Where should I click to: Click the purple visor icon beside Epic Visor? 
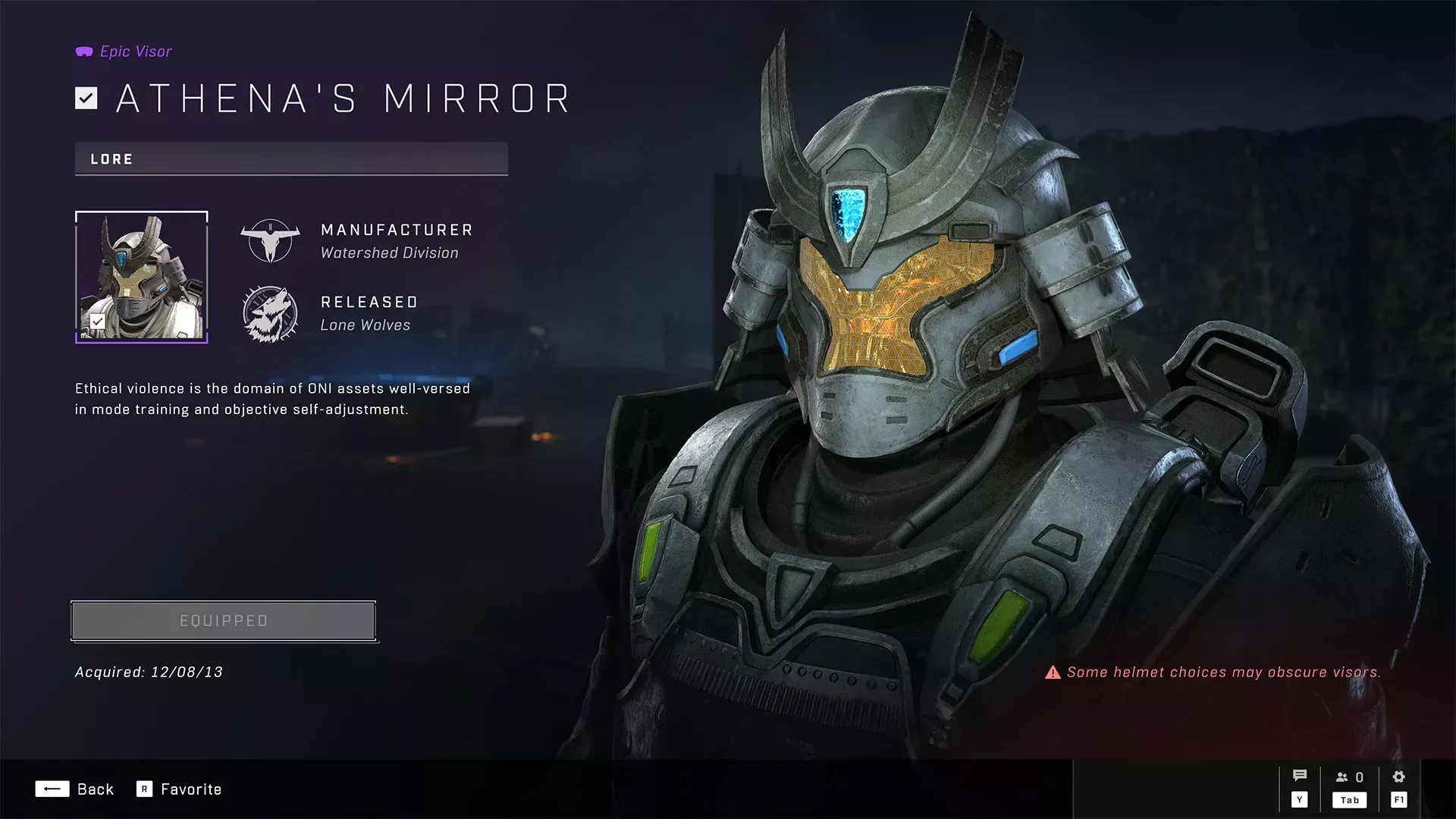(83, 51)
